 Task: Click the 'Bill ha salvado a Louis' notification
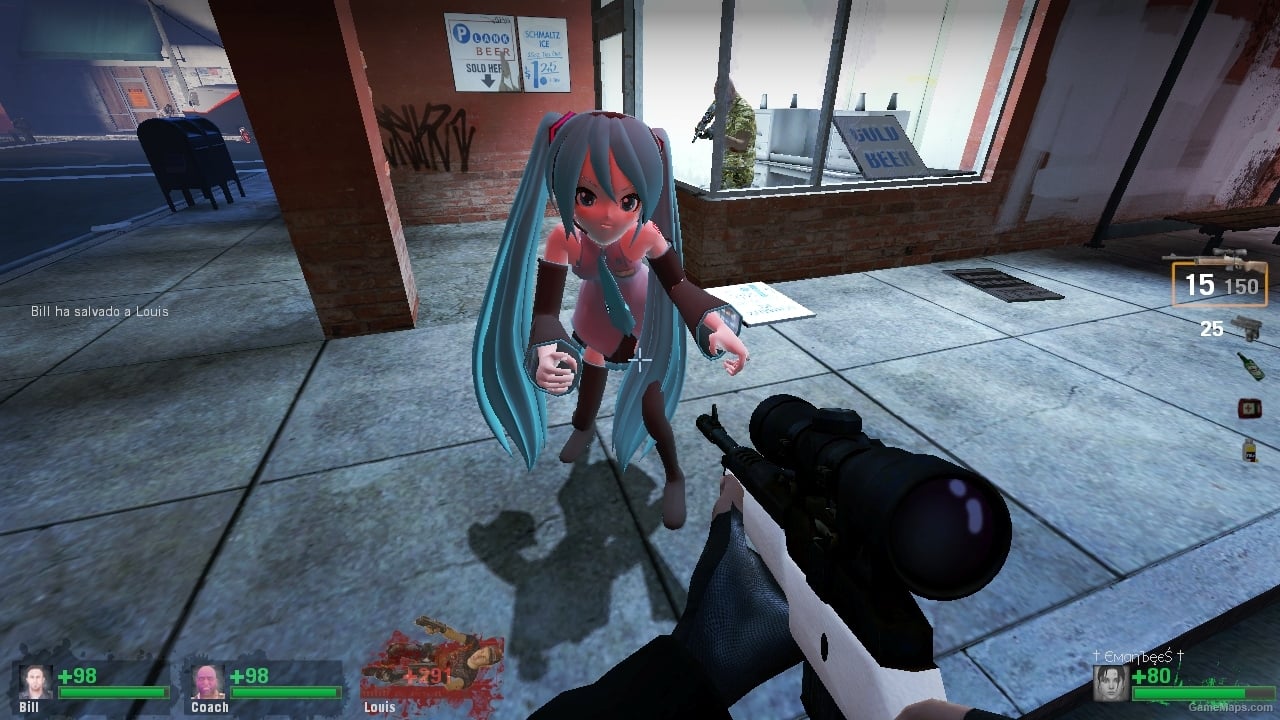tap(100, 311)
